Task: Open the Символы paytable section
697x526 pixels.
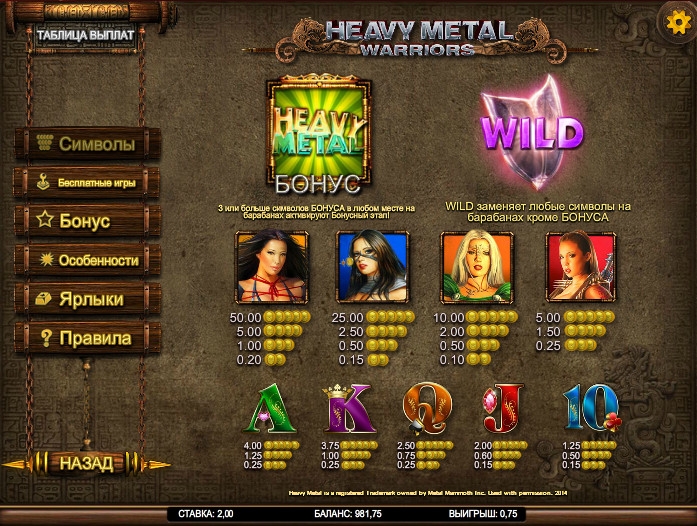Action: point(87,144)
